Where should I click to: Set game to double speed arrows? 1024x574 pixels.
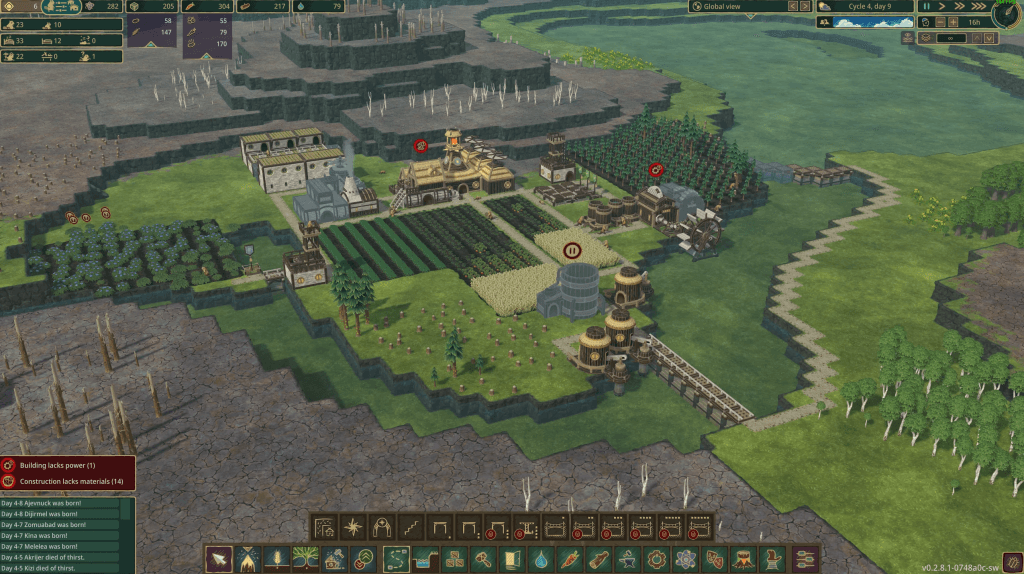coord(959,6)
